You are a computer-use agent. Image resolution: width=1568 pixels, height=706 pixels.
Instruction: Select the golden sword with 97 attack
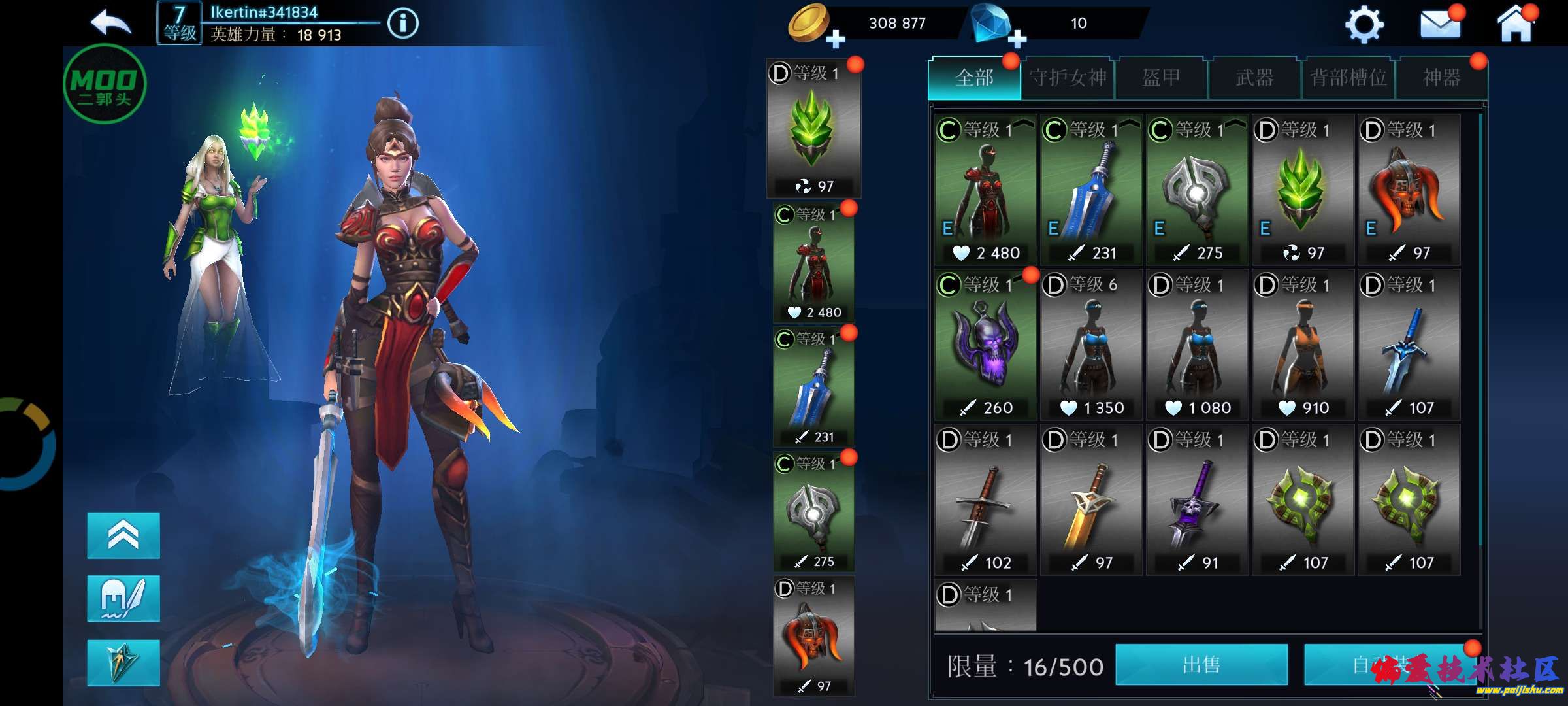coord(1091,500)
